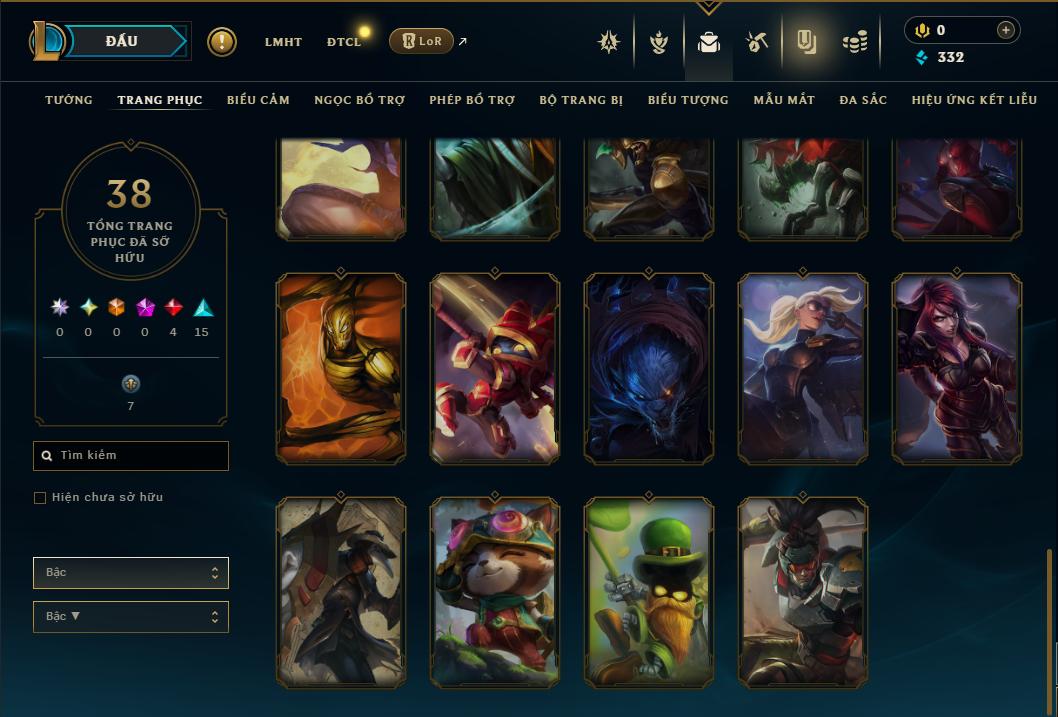Switch to the LMHT game tab
The image size is (1058, 717).
click(x=283, y=42)
